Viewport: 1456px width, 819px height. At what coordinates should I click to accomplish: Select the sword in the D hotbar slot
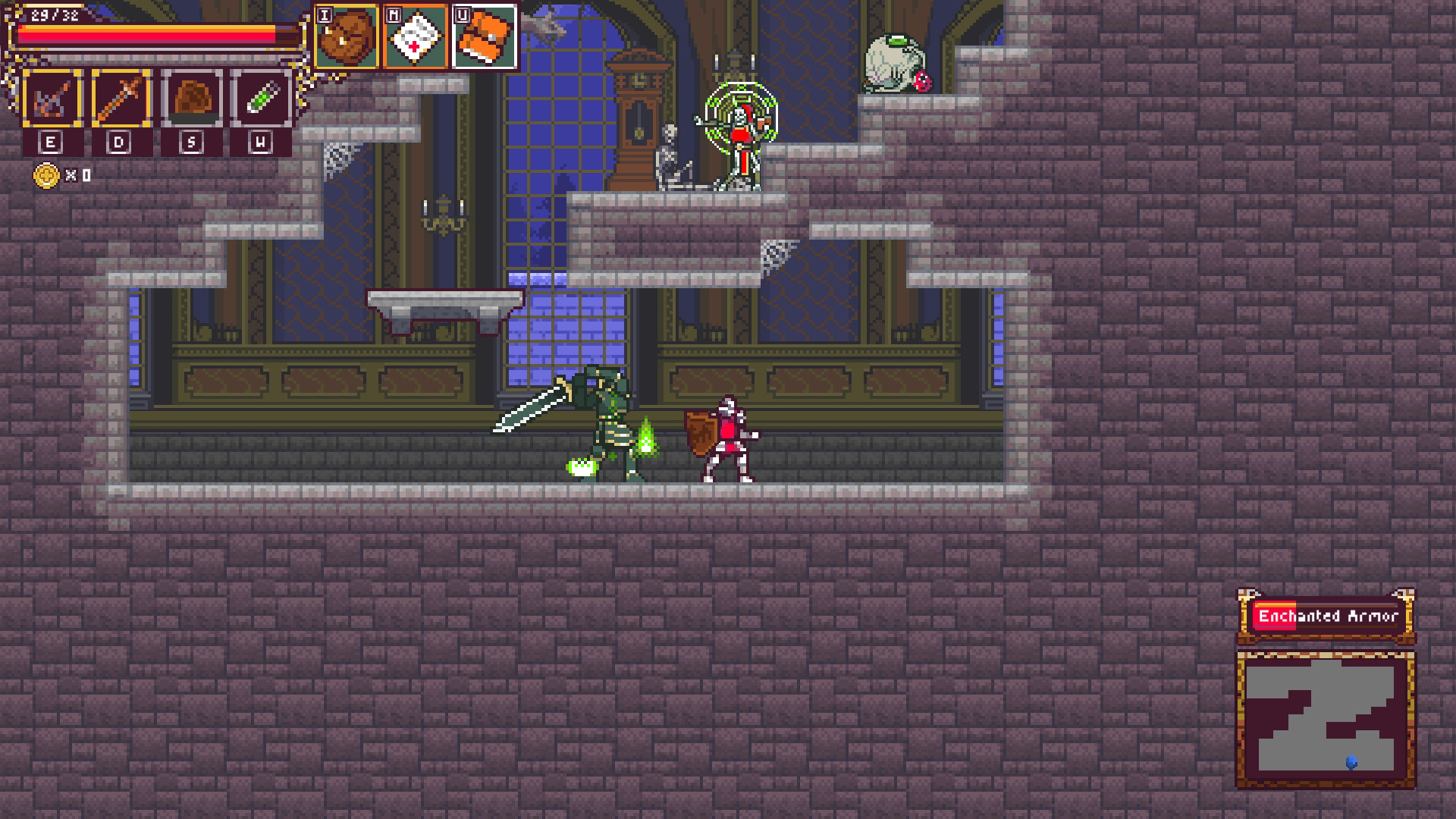(x=121, y=99)
